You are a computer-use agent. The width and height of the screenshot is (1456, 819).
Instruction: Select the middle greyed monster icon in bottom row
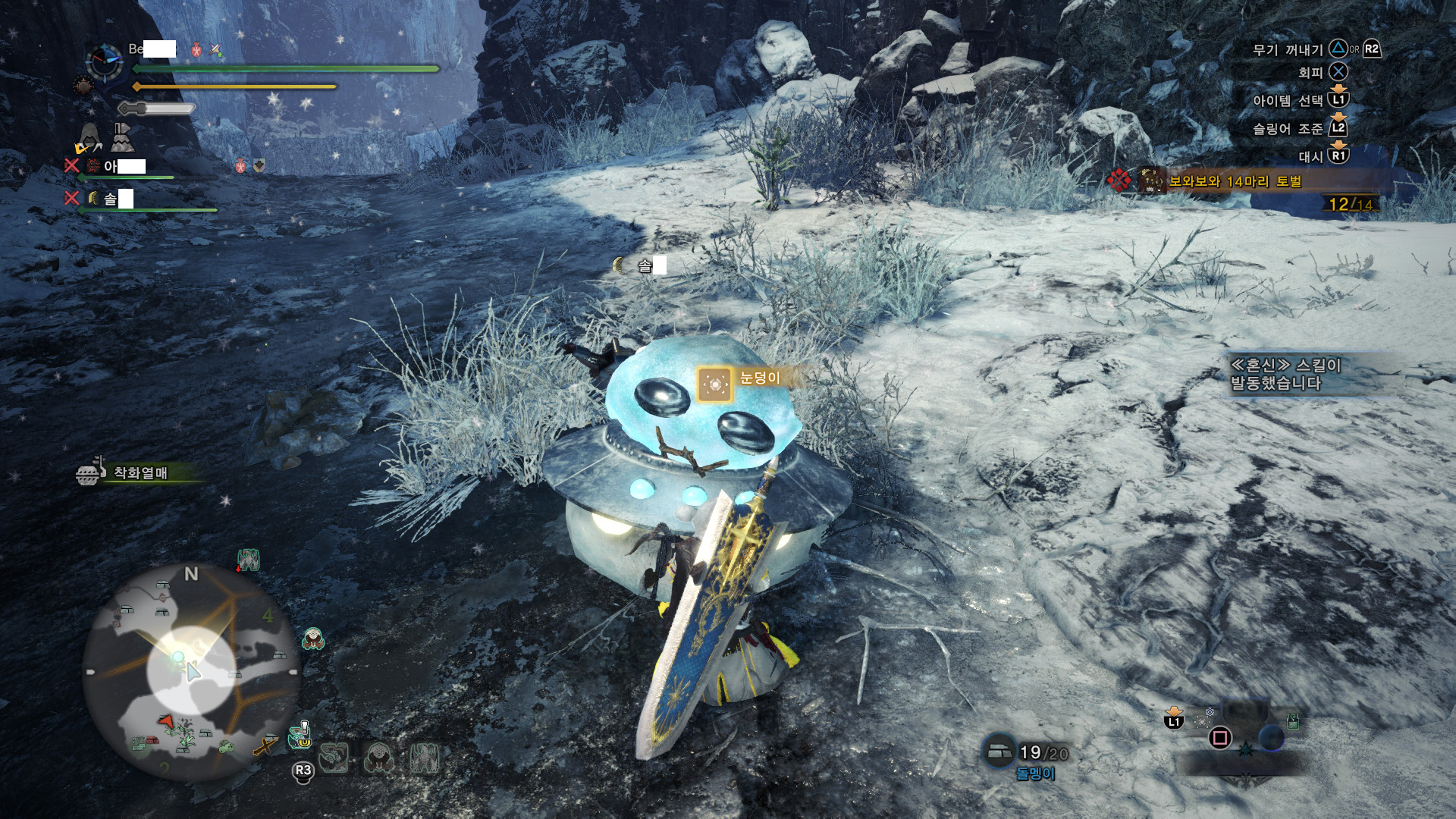pyautogui.click(x=378, y=758)
